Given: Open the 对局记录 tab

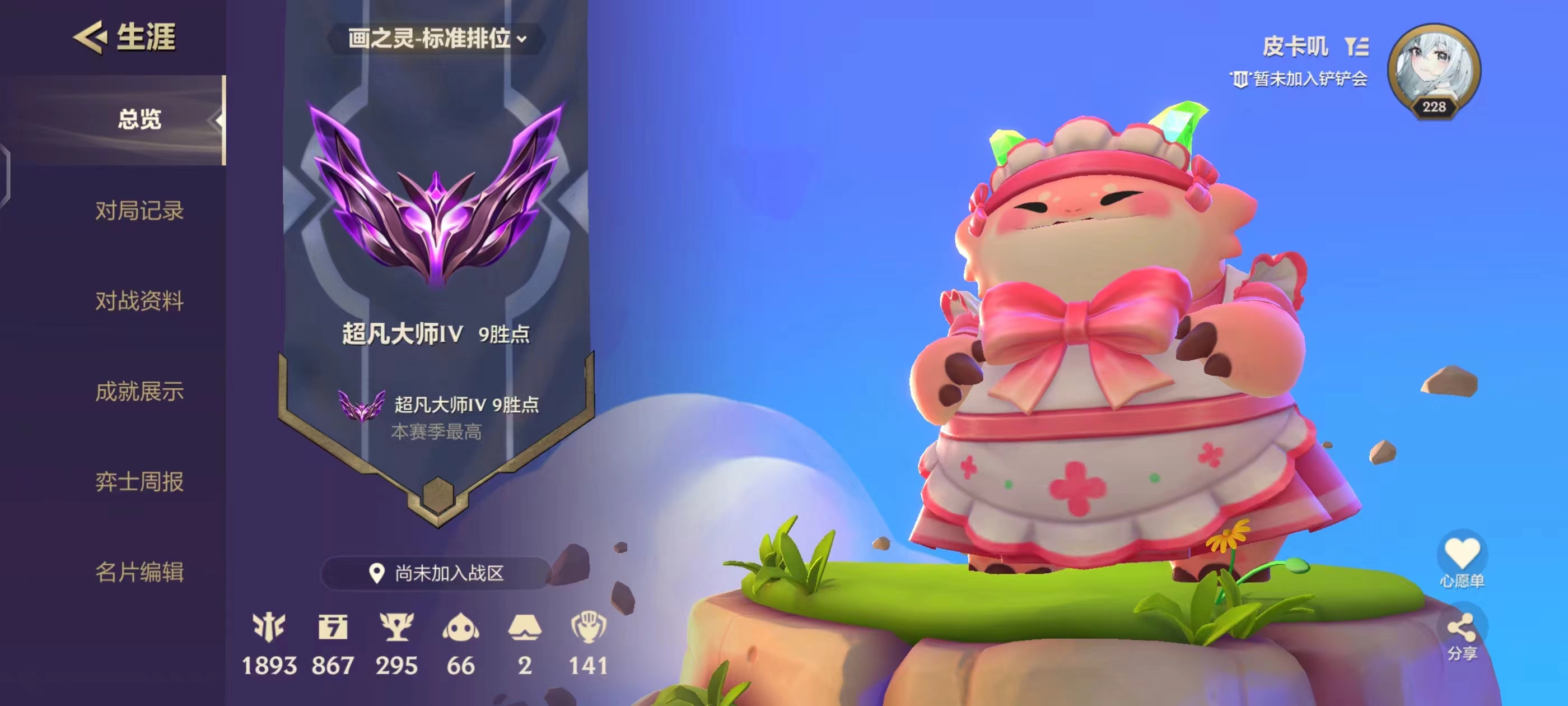Looking at the screenshot, I should pyautogui.click(x=139, y=210).
